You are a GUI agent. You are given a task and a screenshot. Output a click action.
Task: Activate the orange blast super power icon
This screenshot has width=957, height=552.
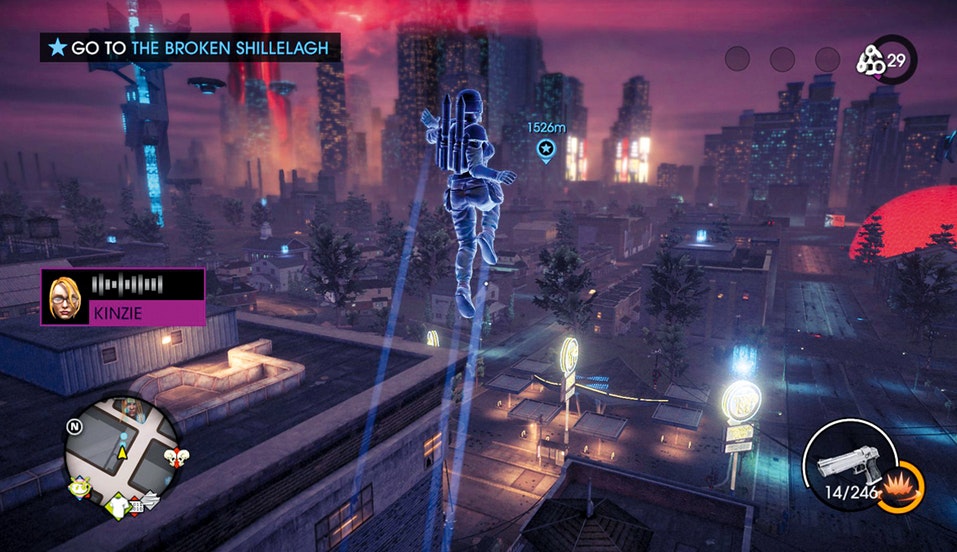coord(908,483)
